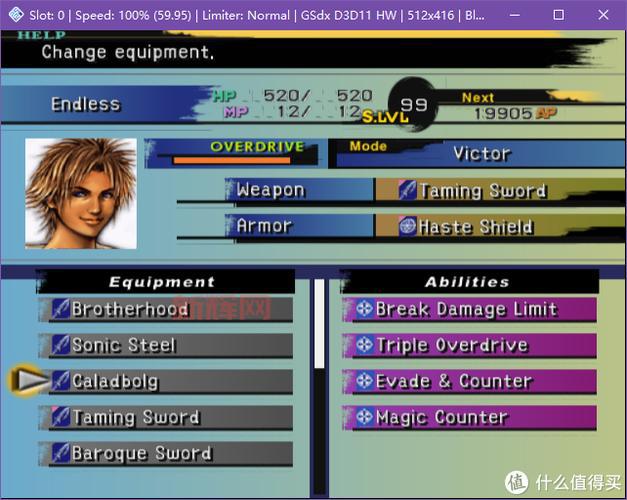
Task: Open the Weapon equipment slot
Action: (x=298, y=190)
